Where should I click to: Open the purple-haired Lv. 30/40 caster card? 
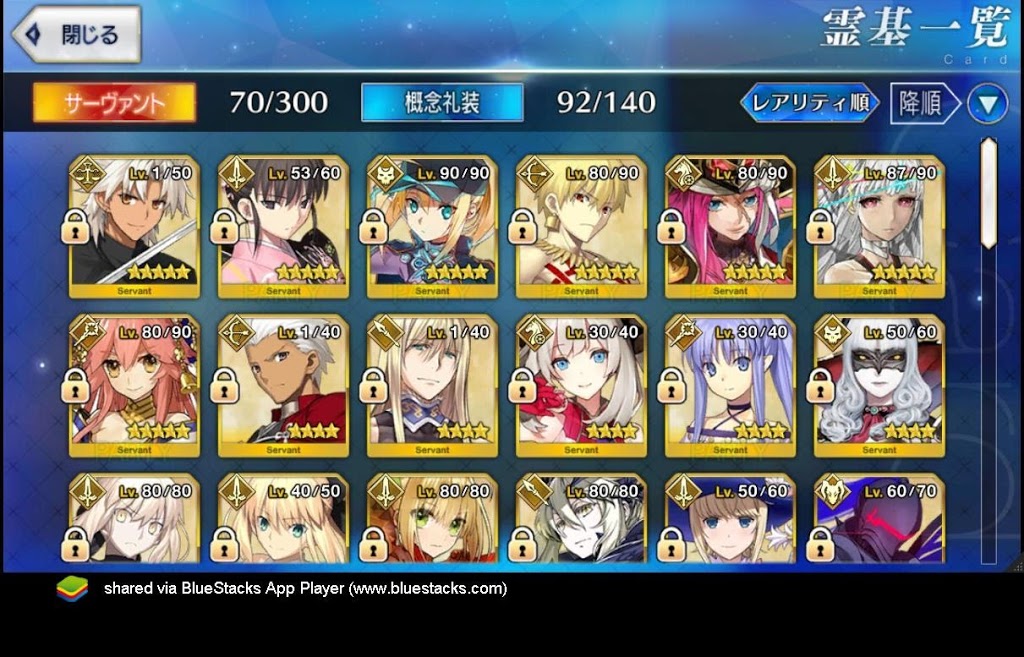731,385
